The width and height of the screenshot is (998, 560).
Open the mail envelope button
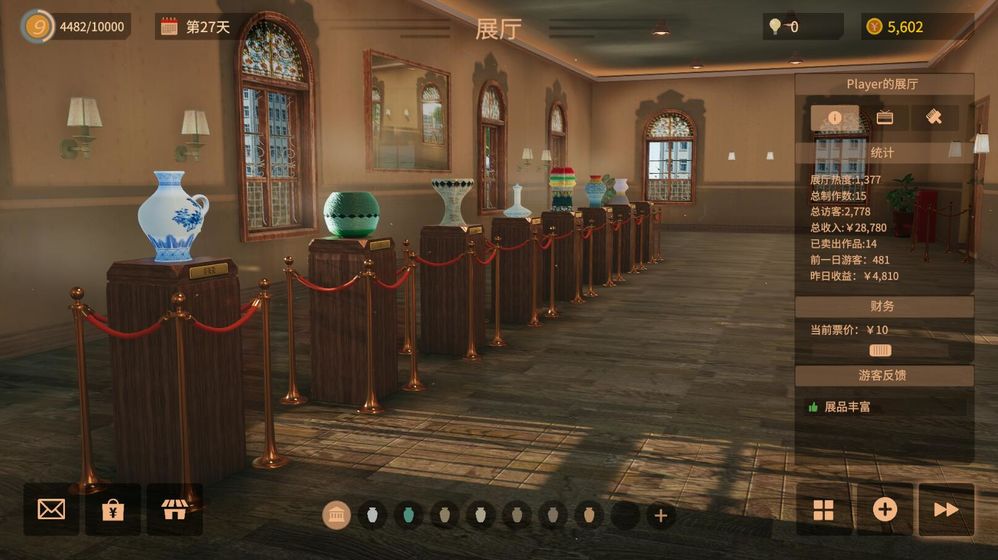pos(51,509)
